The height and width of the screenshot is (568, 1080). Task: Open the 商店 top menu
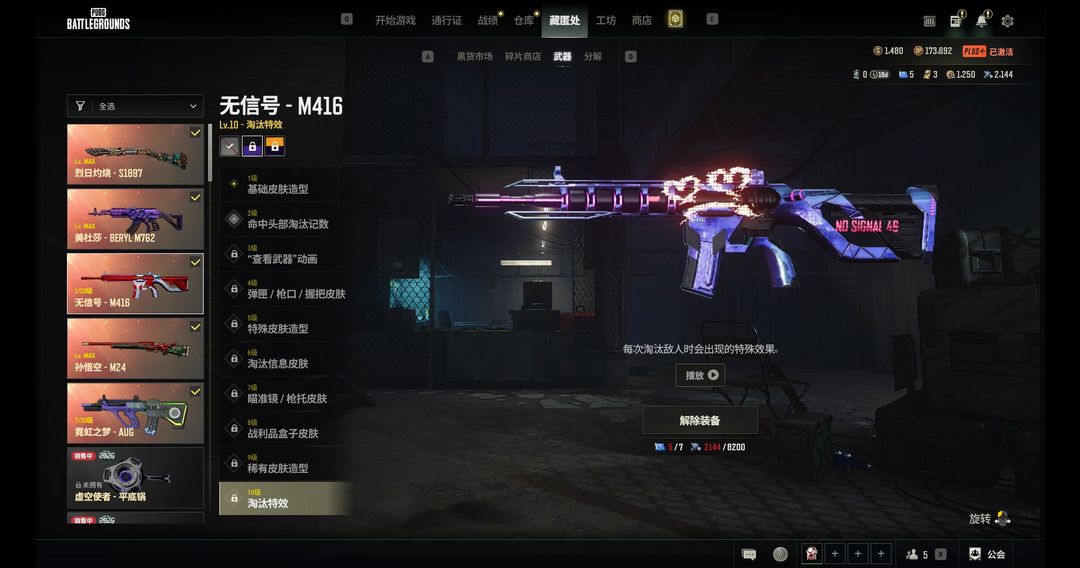(x=641, y=20)
